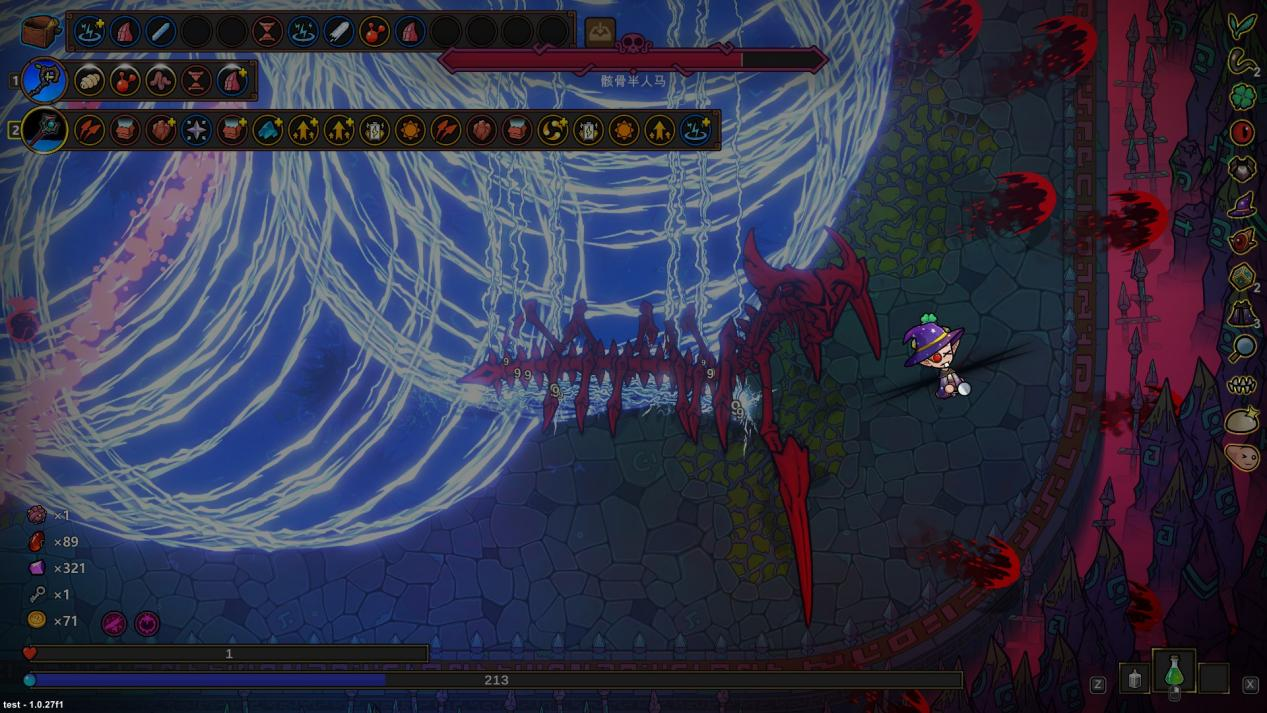The width and height of the screenshot is (1267, 713).
Task: Inspect the toothy jaw relic
Action: pos(1242,385)
